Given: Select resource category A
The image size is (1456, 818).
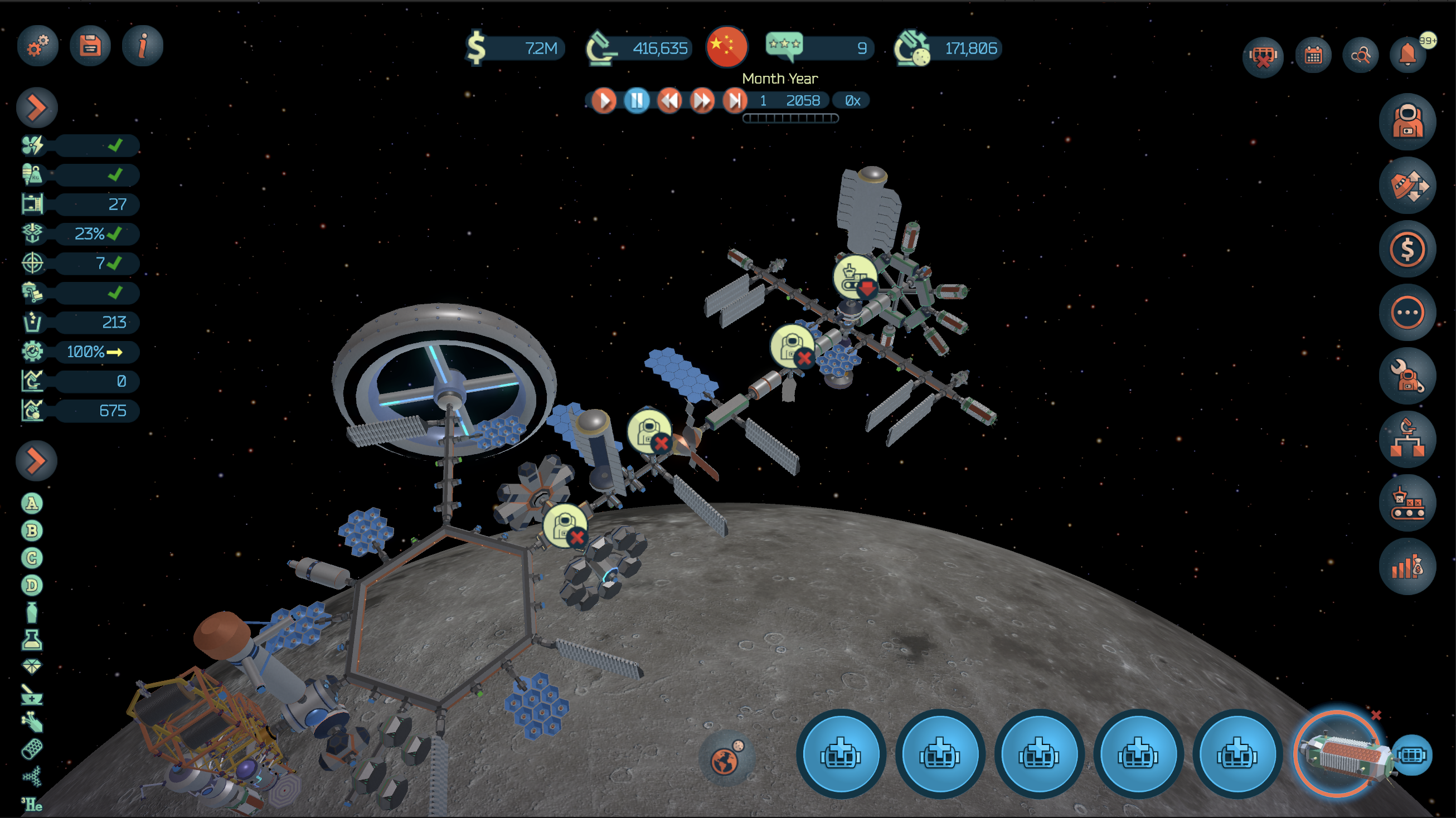Looking at the screenshot, I should [x=32, y=503].
